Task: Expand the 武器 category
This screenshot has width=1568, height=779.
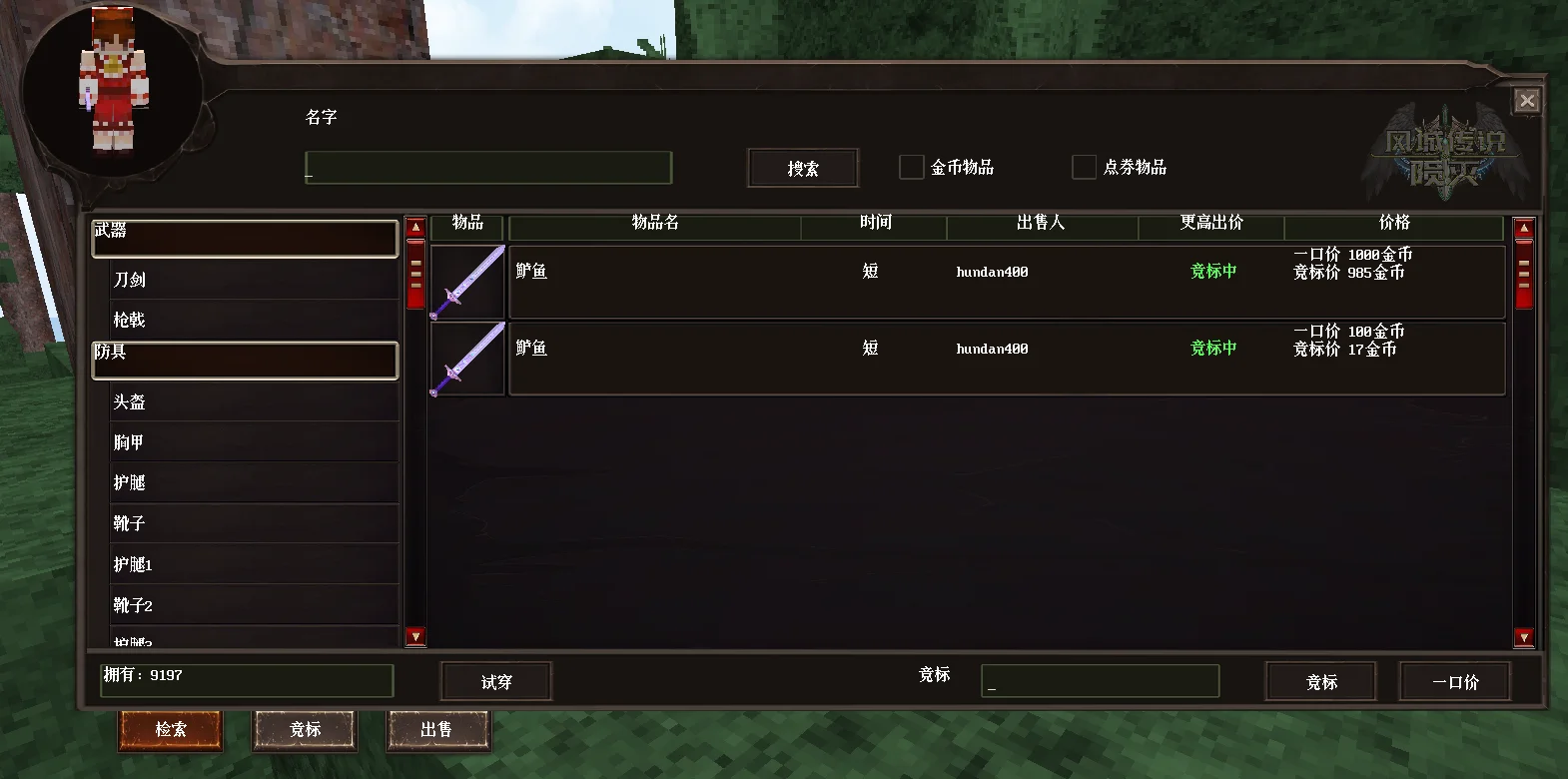Action: 245,238
